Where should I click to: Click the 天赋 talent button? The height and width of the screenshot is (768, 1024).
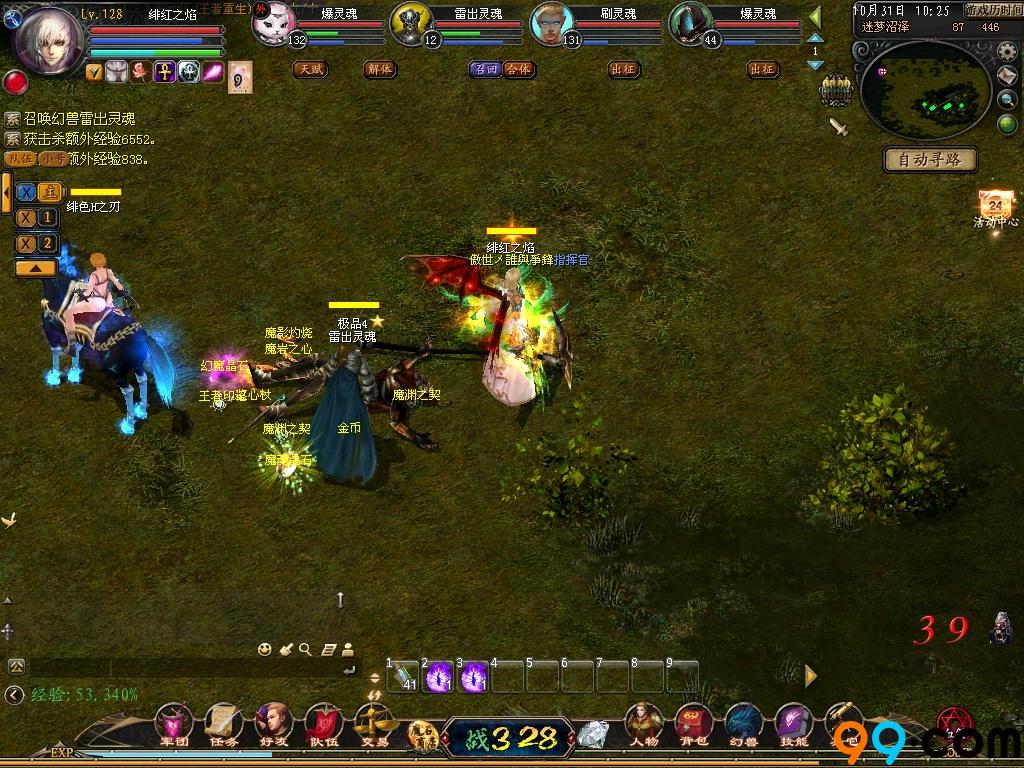click(310, 69)
